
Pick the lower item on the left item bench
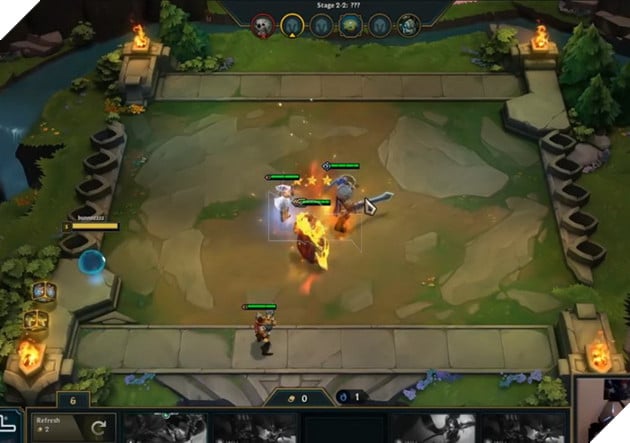point(37,322)
